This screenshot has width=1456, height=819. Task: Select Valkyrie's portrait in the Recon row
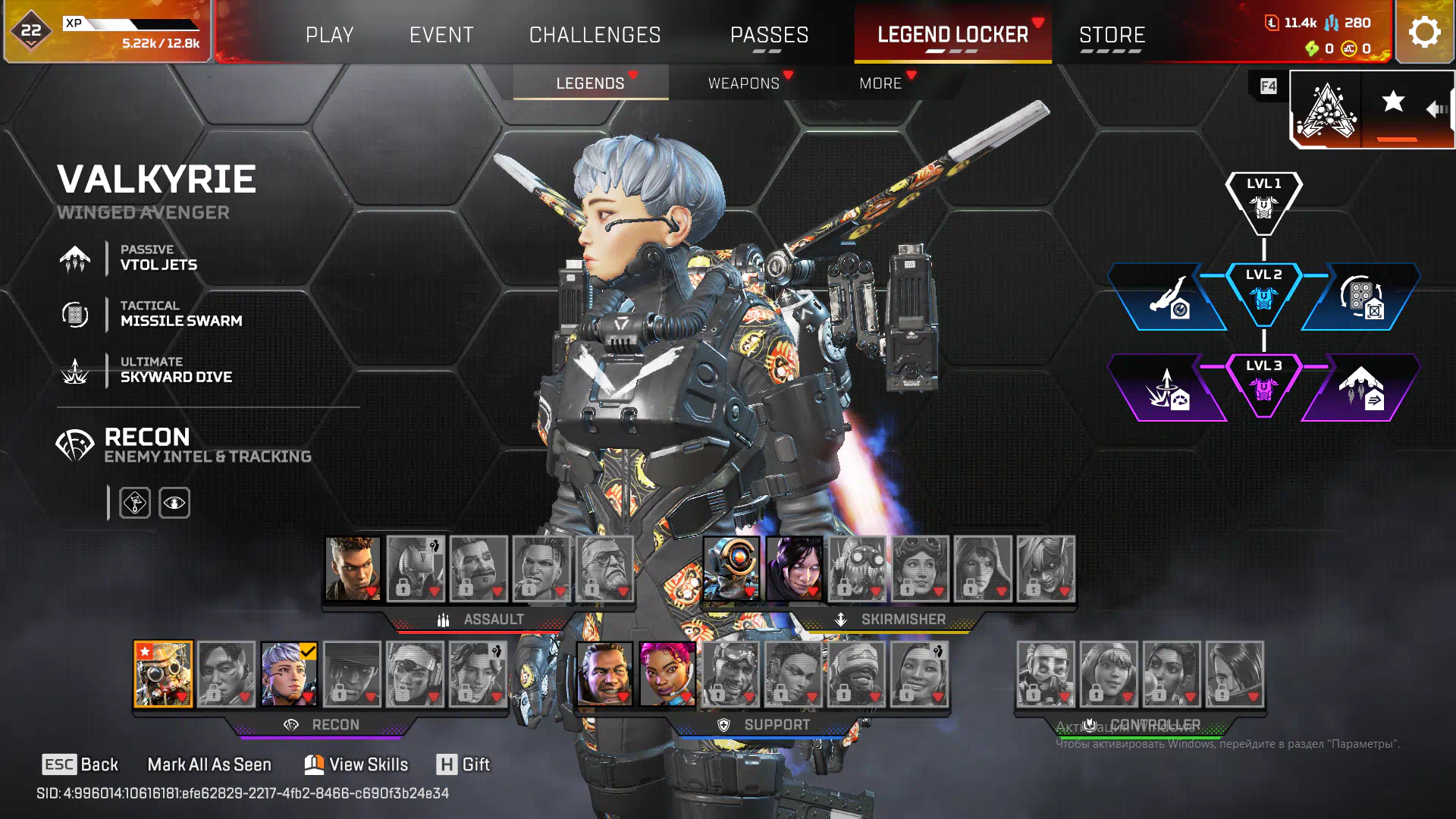tap(289, 674)
